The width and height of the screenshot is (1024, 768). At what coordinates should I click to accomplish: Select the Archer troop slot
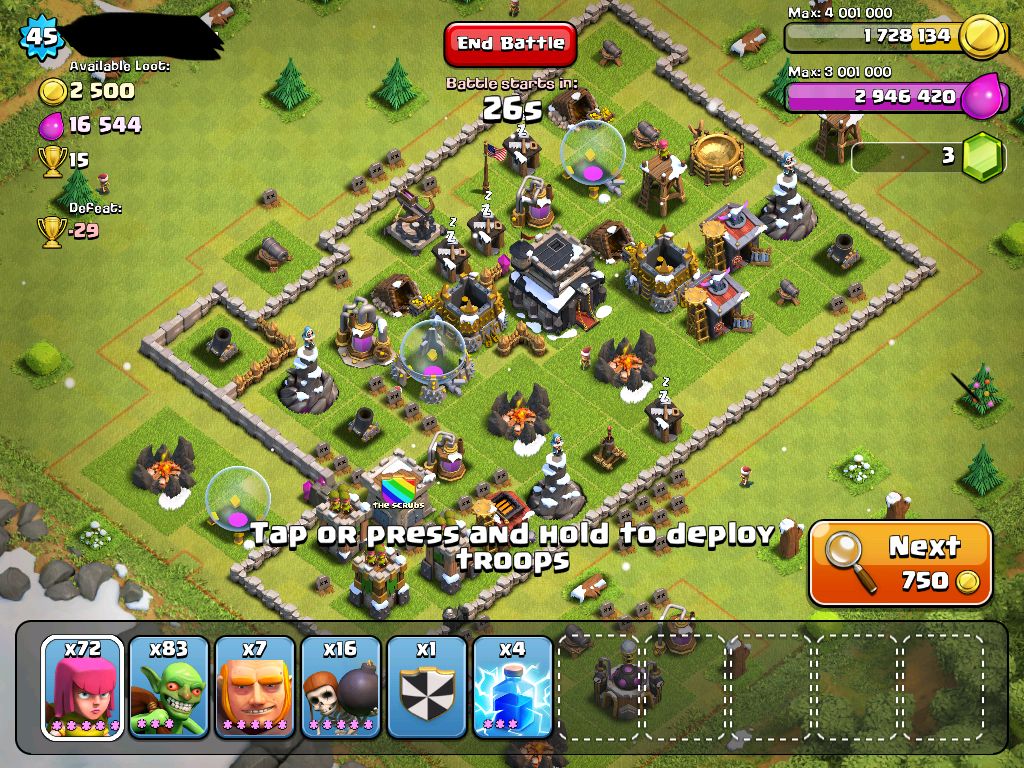(x=83, y=686)
